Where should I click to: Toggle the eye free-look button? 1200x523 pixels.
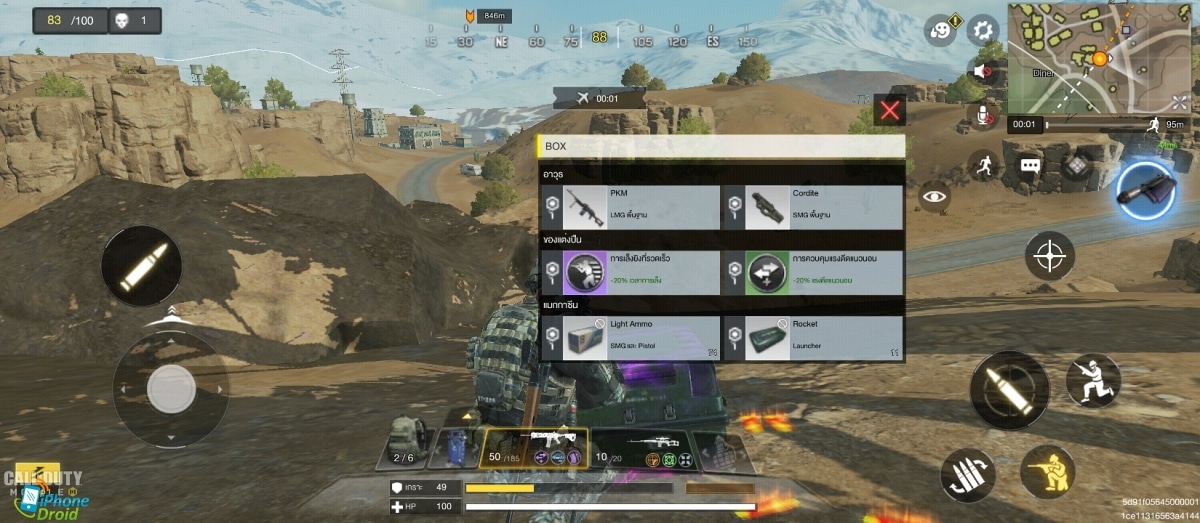tap(935, 196)
